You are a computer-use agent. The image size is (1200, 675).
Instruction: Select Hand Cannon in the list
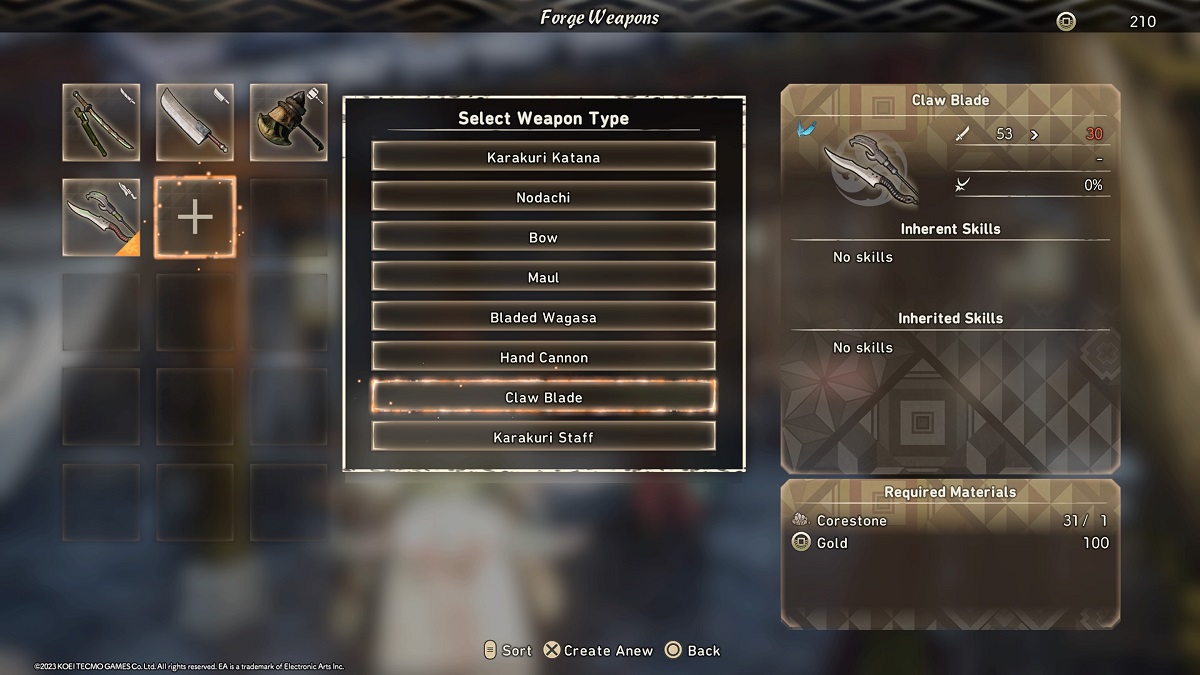tap(543, 357)
